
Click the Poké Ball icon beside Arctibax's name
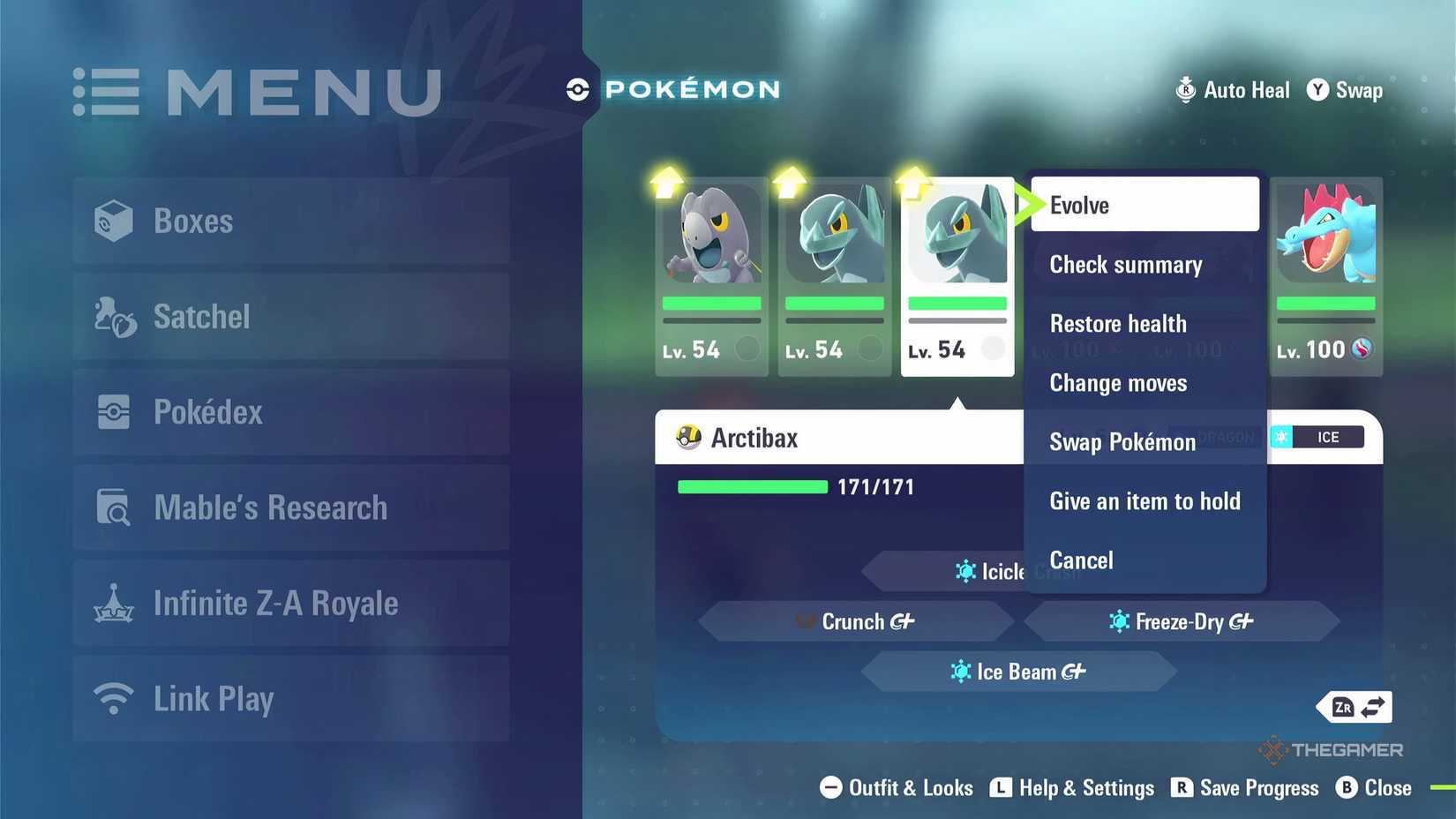click(x=688, y=437)
